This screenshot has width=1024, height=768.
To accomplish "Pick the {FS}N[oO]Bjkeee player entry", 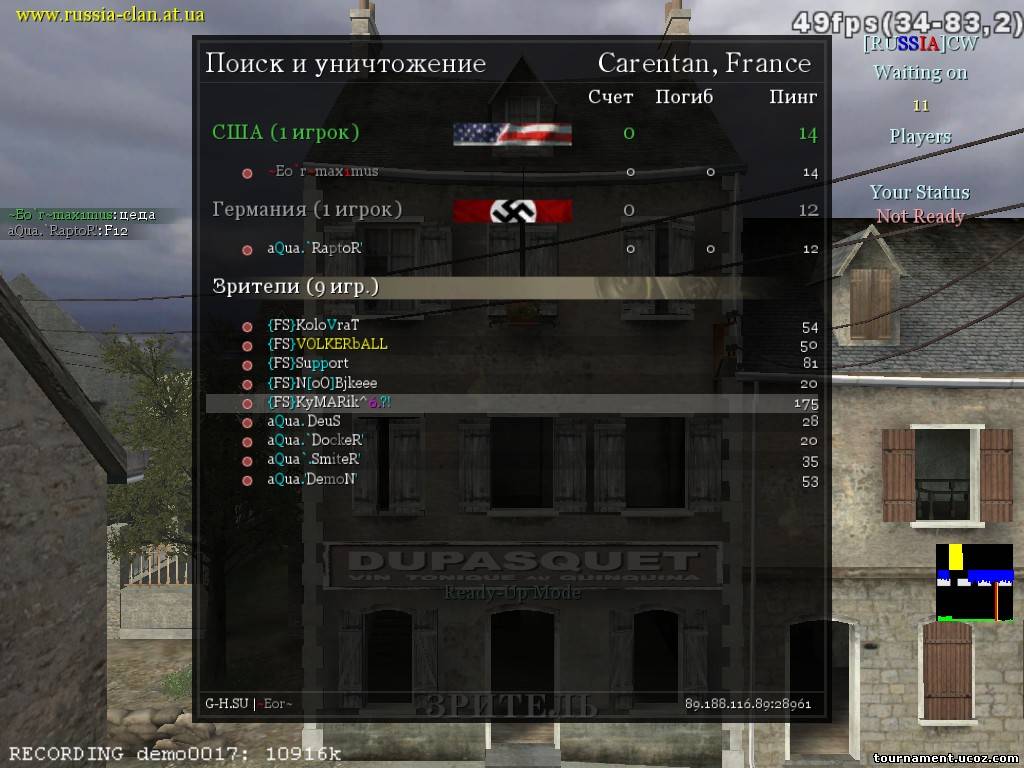I will [x=322, y=383].
